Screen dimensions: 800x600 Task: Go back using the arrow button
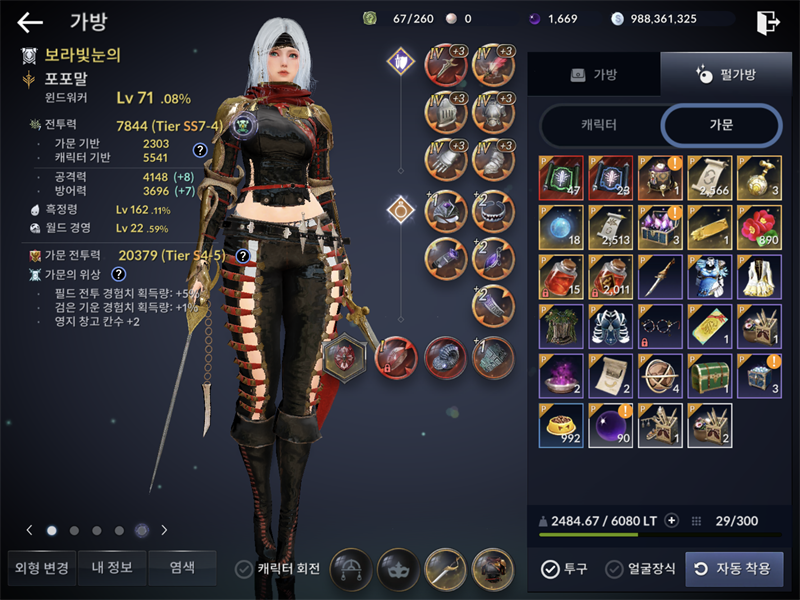[30, 22]
